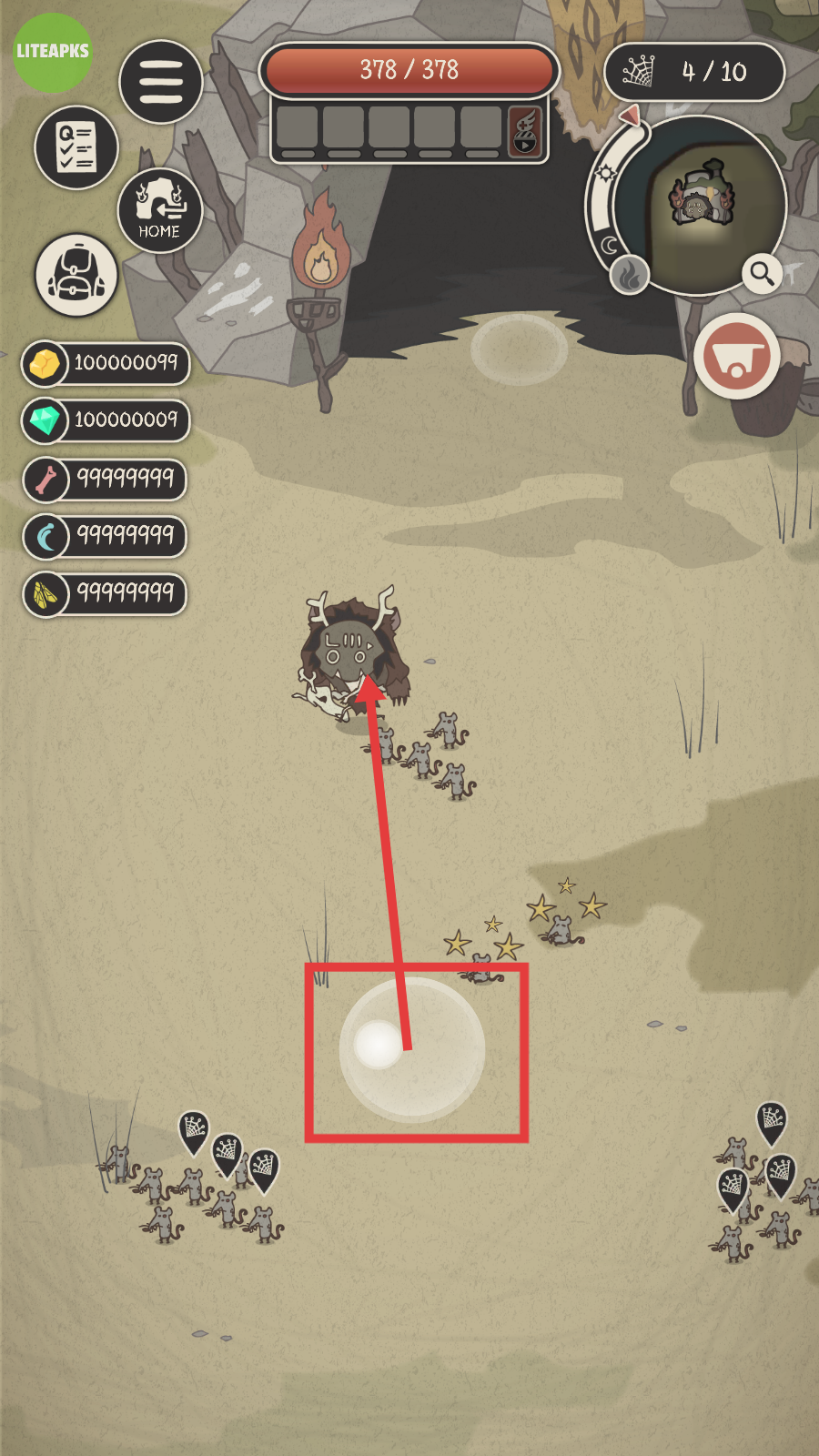Viewport: 819px width, 1456px height.
Task: Click the video ad slot icon
Action: coord(525,131)
